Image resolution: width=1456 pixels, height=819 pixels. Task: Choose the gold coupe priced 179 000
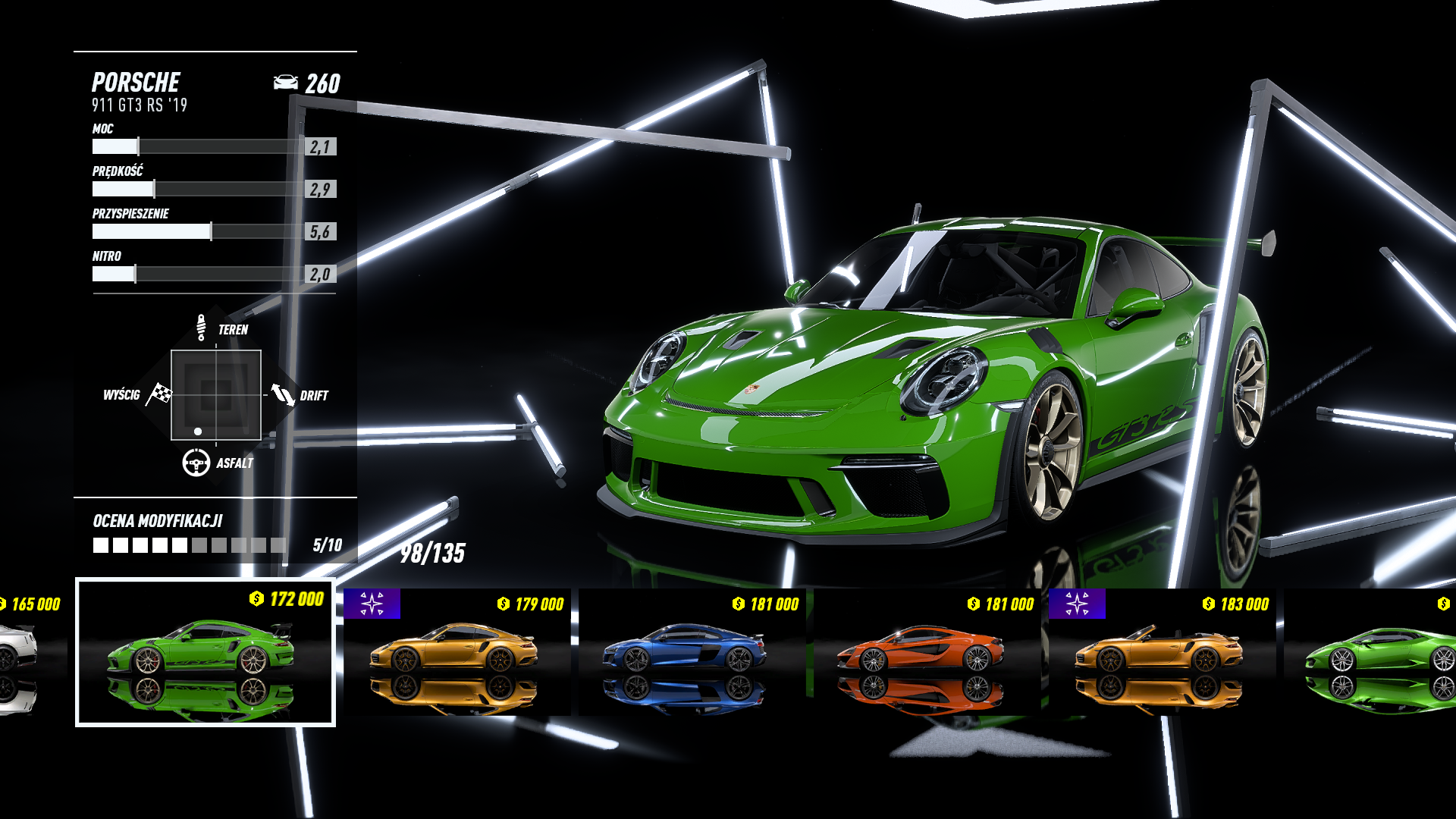pyautogui.click(x=457, y=652)
